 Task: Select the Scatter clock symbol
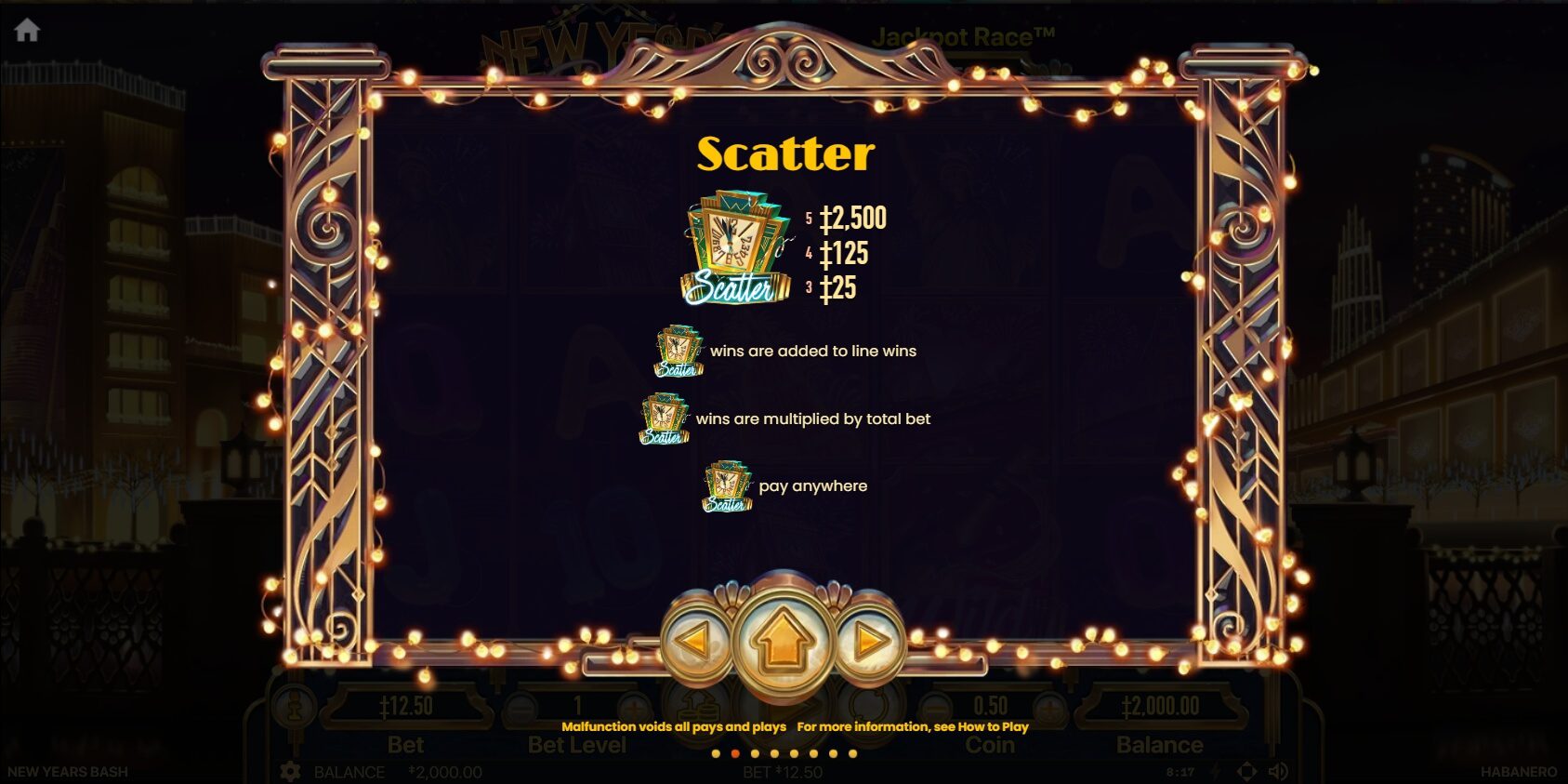734,244
